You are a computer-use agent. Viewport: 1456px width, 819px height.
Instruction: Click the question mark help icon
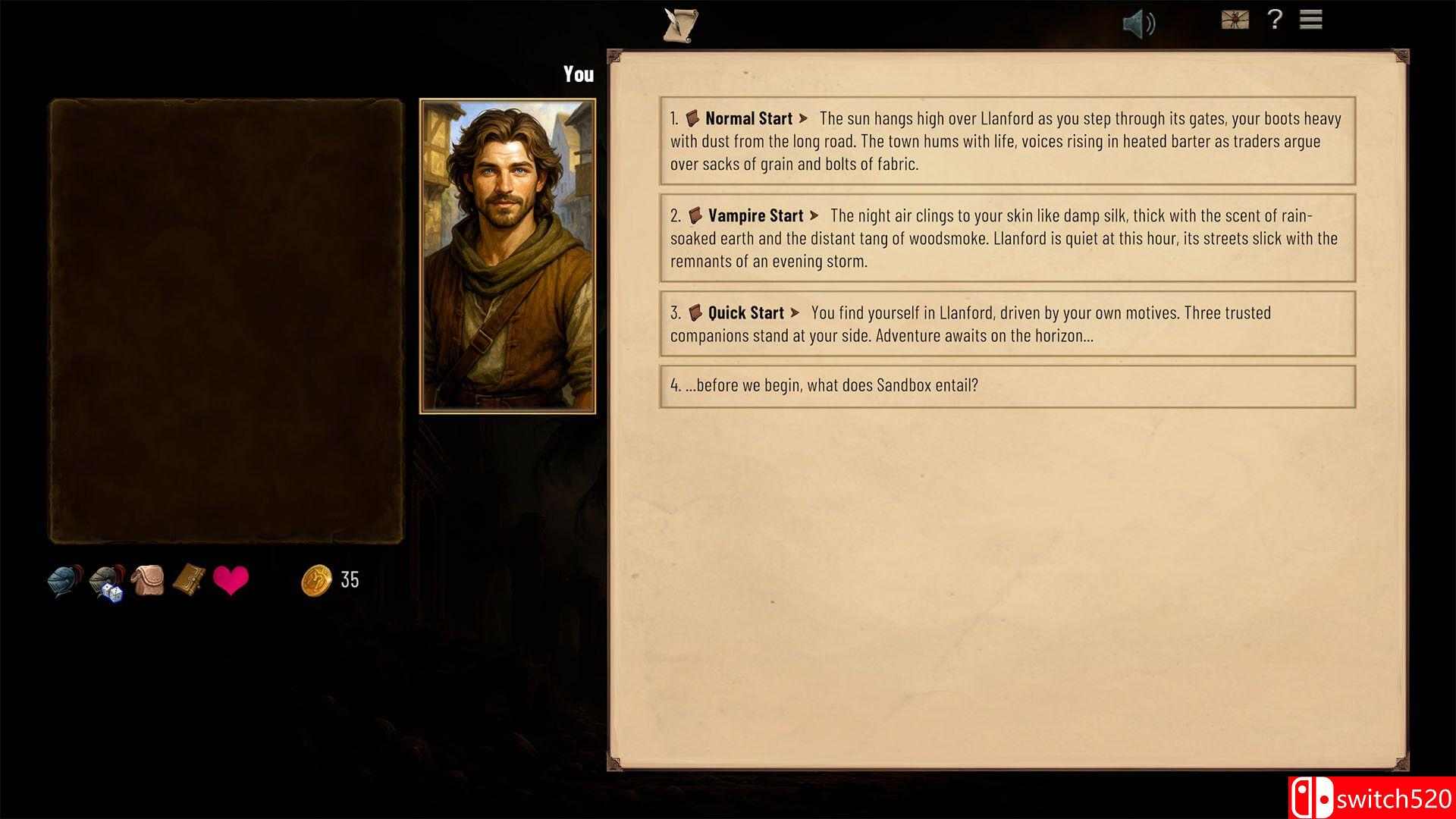coord(1275,21)
